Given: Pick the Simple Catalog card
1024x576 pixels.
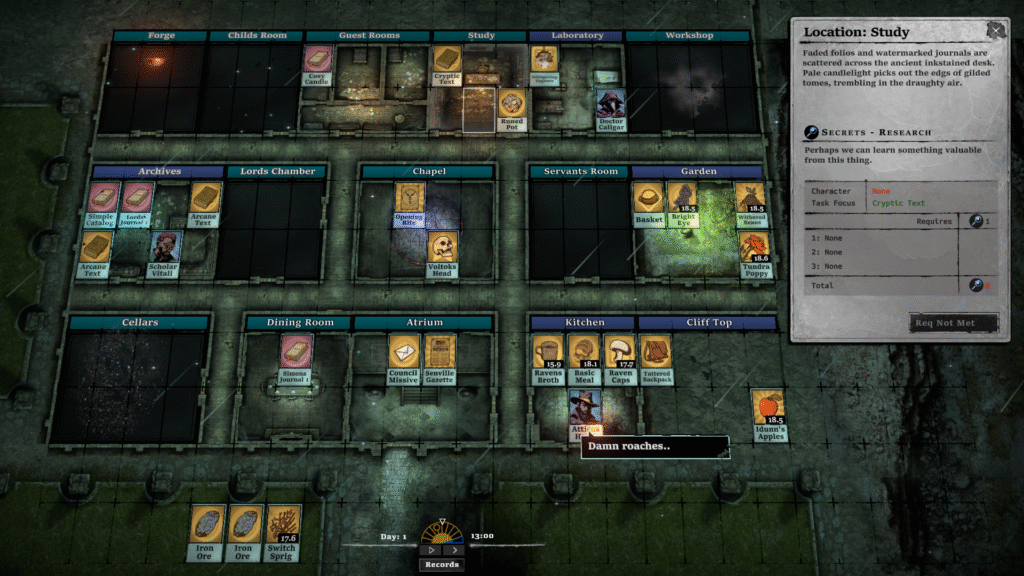Looking at the screenshot, I should [103, 203].
